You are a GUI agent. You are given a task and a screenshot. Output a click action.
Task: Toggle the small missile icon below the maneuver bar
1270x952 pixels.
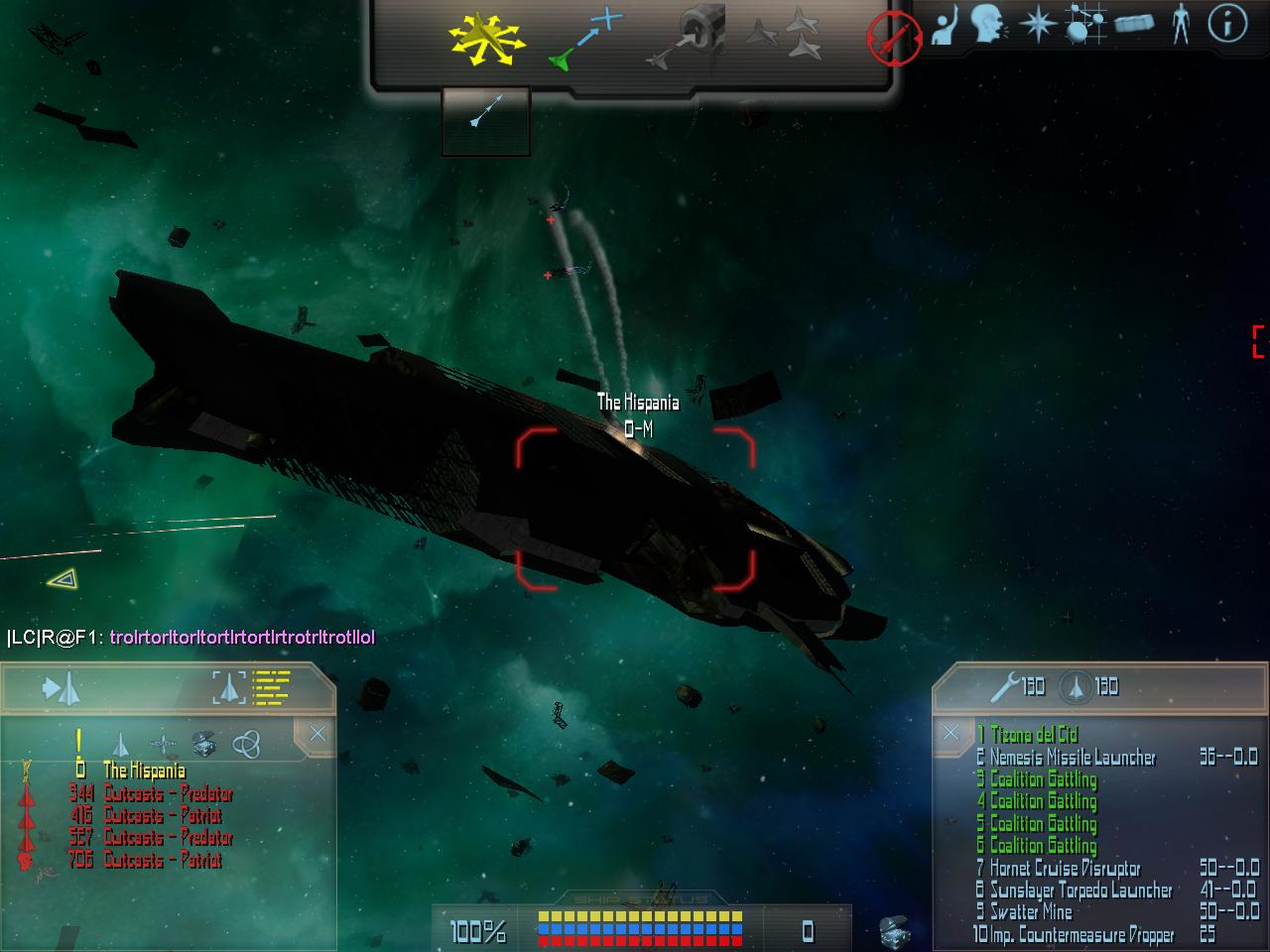click(x=485, y=111)
